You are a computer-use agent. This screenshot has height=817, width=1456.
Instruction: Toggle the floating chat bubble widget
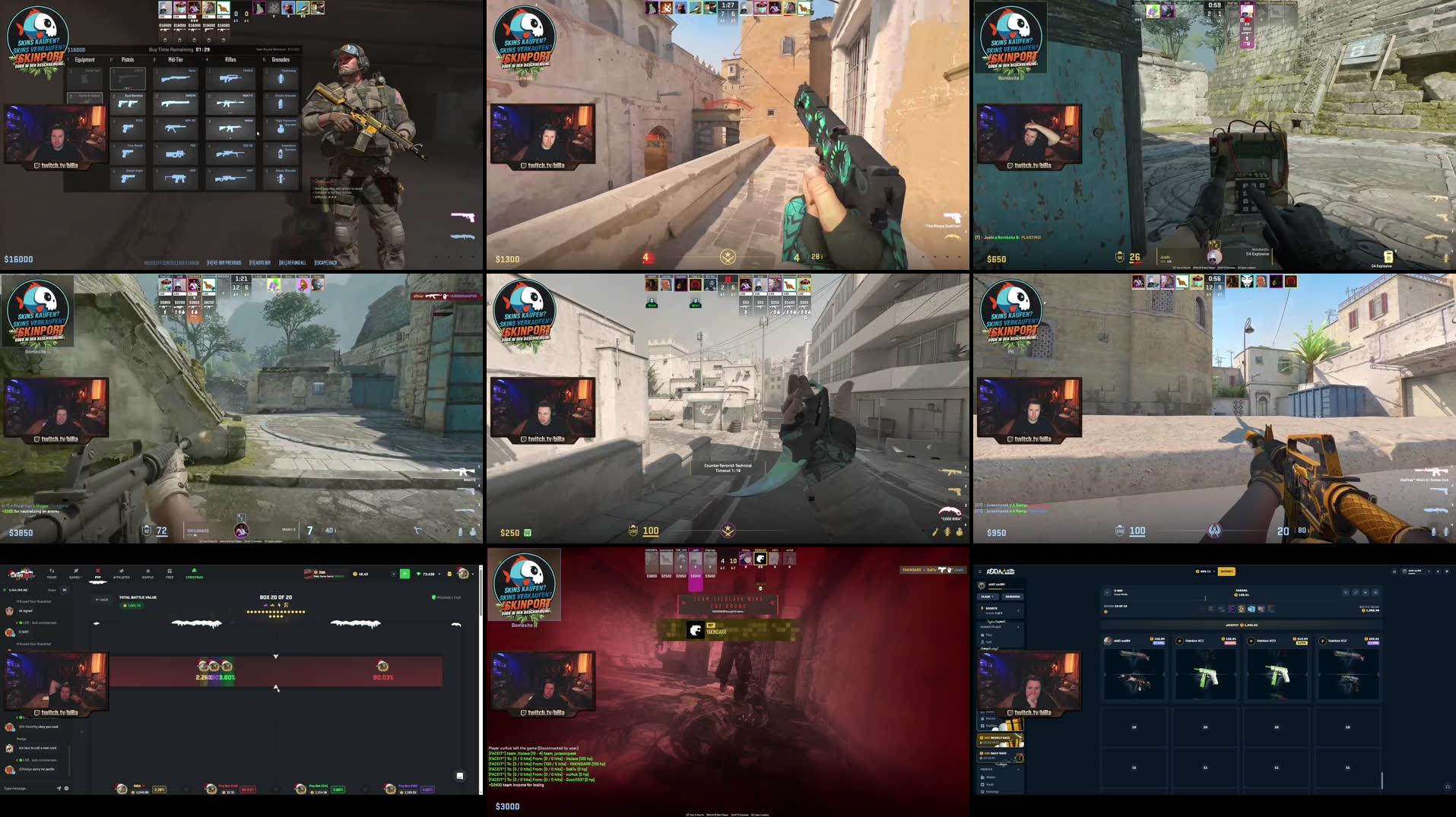(x=459, y=776)
